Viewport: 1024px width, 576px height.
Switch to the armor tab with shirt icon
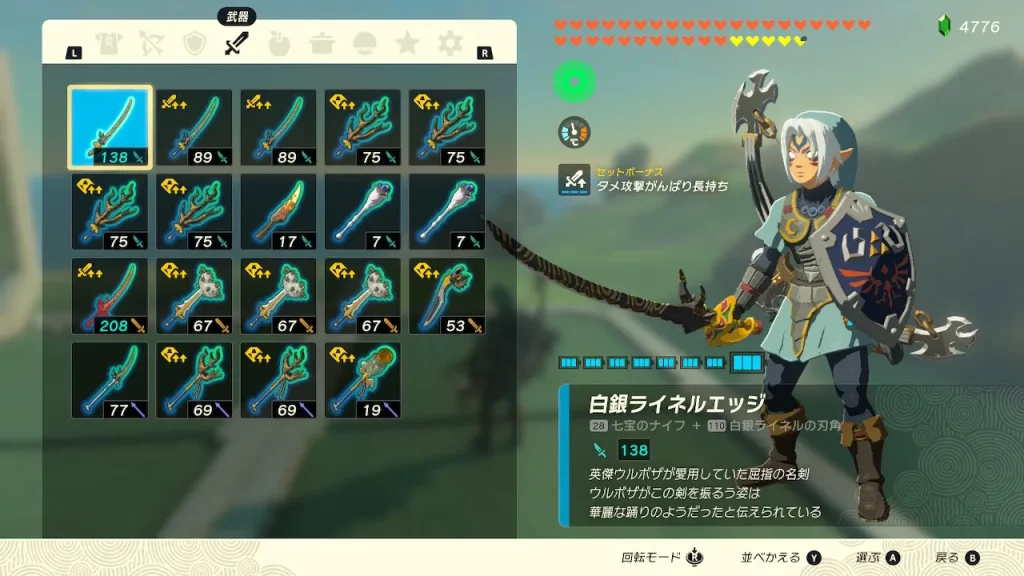tap(108, 44)
